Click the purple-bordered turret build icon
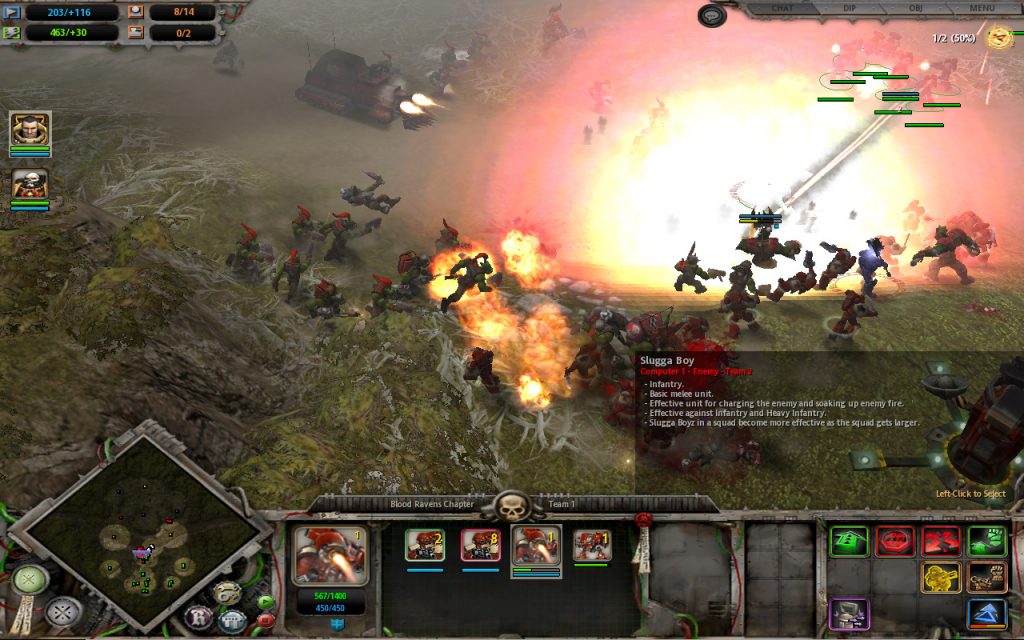The image size is (1024, 640). (x=848, y=613)
